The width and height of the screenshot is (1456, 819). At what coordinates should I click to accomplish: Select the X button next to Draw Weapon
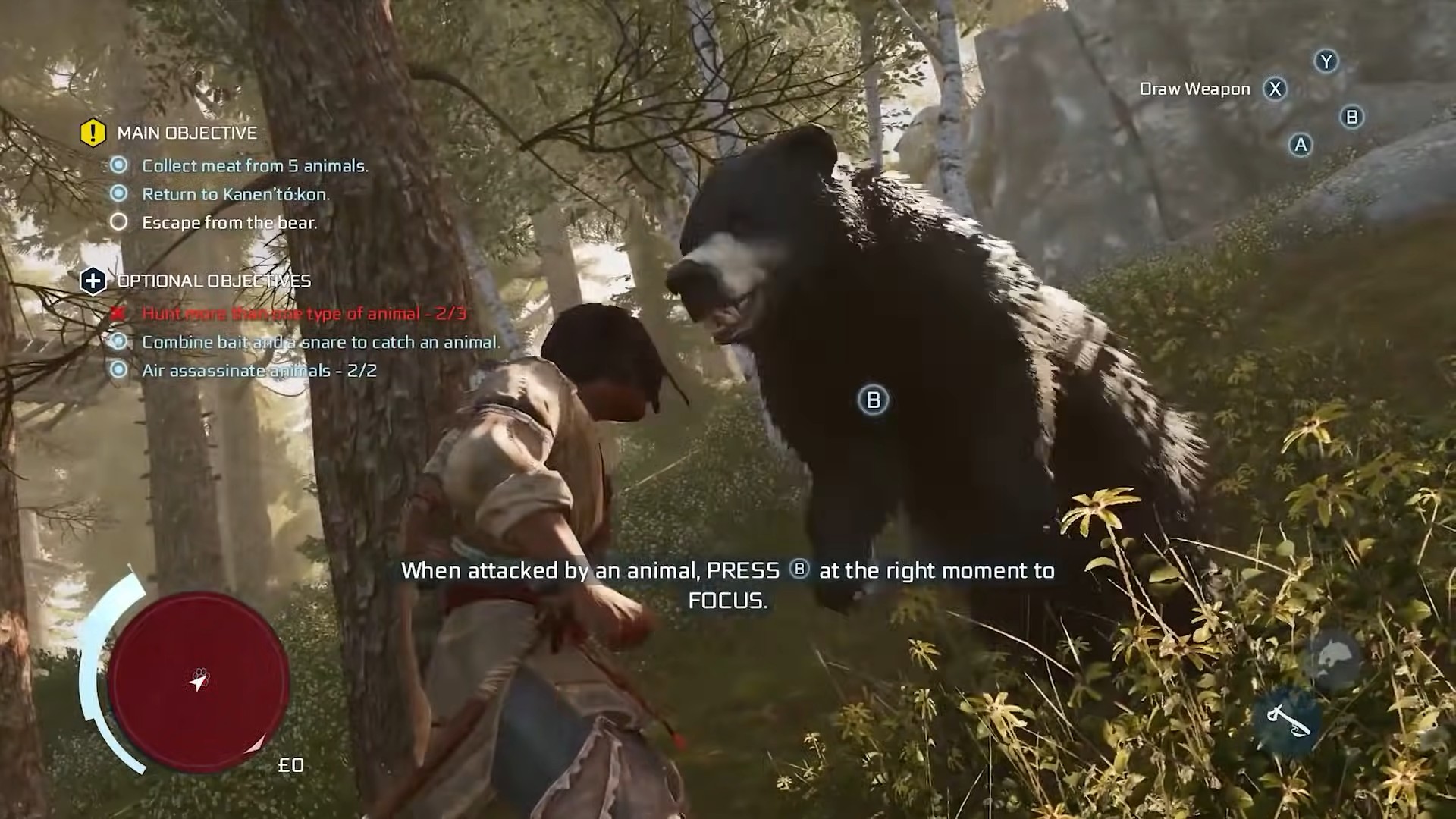click(1276, 89)
